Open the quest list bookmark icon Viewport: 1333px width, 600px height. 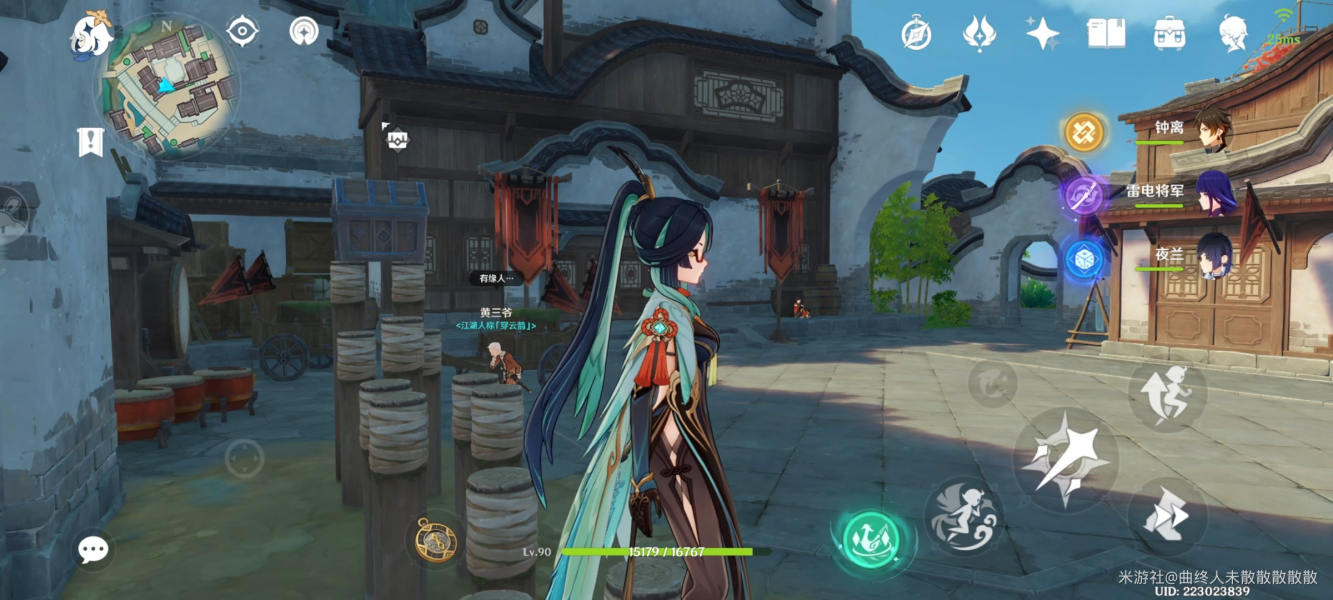pyautogui.click(x=90, y=142)
